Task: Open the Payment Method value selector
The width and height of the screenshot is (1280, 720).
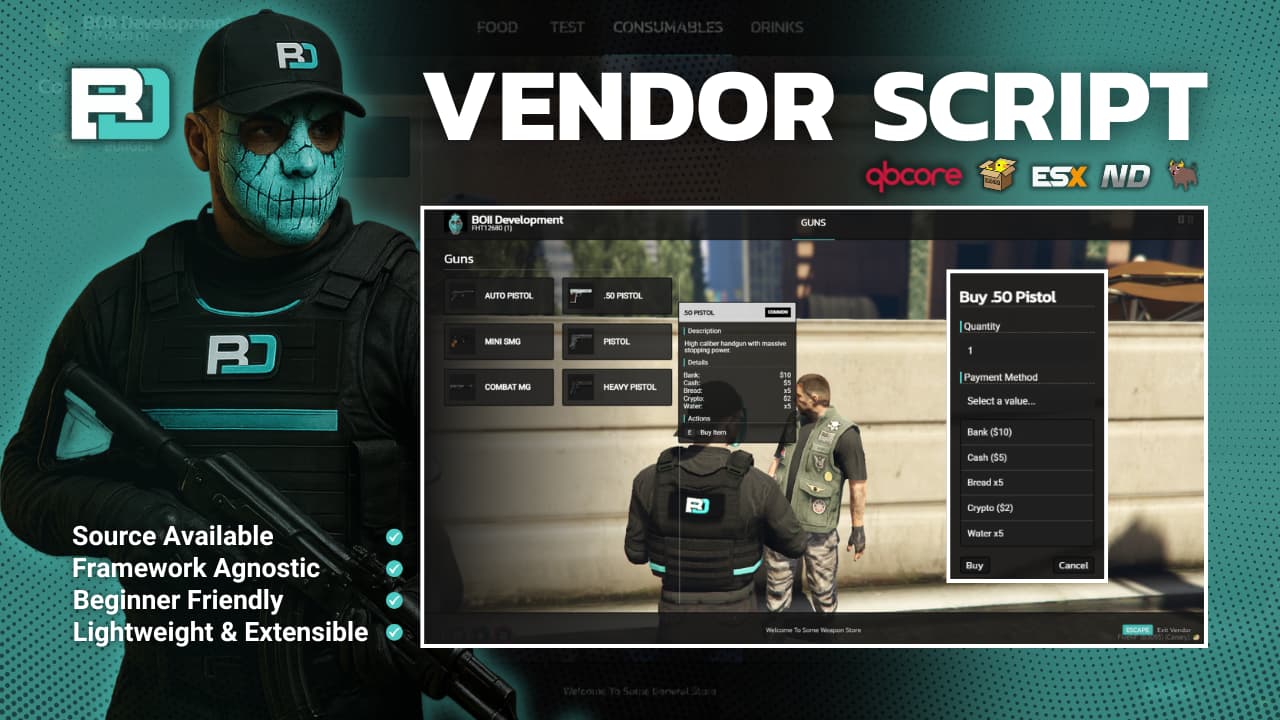Action: click(1026, 401)
